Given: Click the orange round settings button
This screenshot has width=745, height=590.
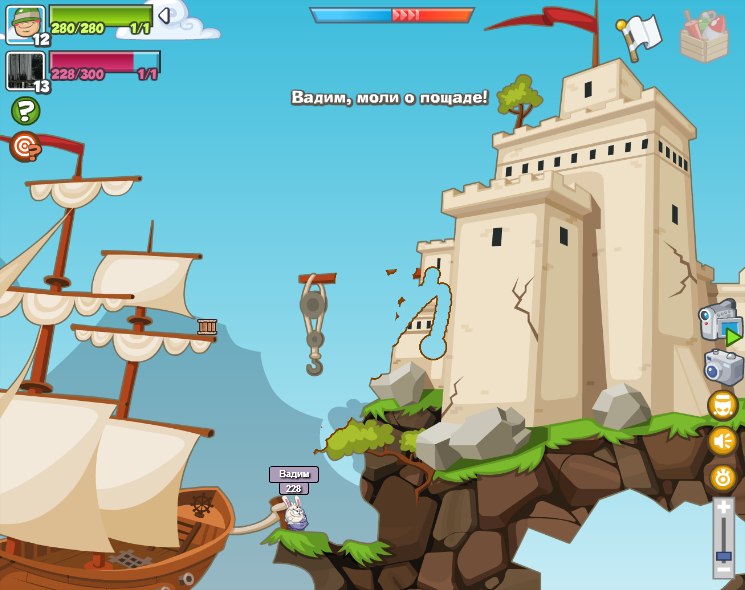Looking at the screenshot, I should [x=722, y=477].
